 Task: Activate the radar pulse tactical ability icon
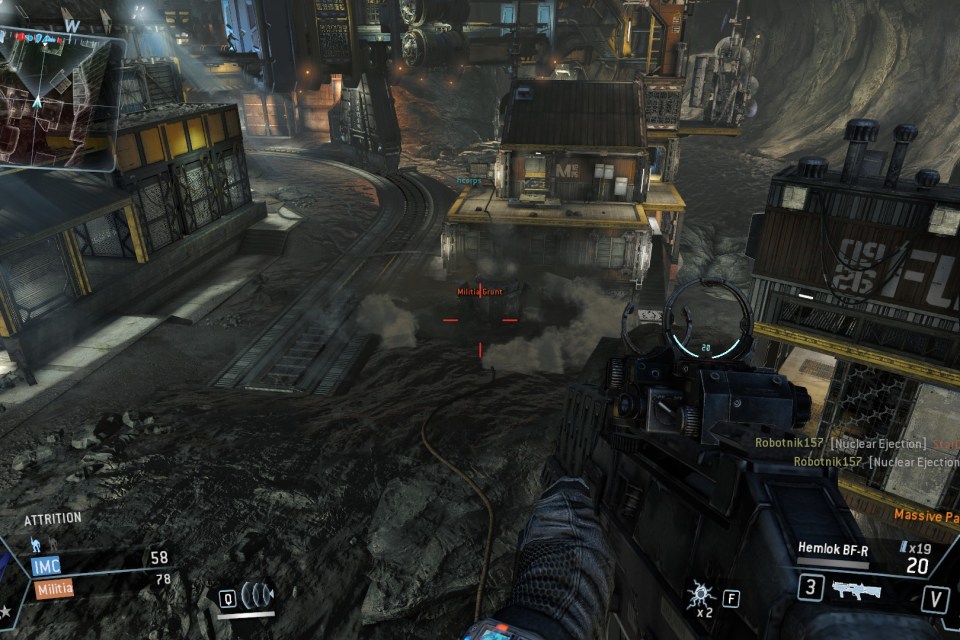pyautogui.click(x=258, y=596)
